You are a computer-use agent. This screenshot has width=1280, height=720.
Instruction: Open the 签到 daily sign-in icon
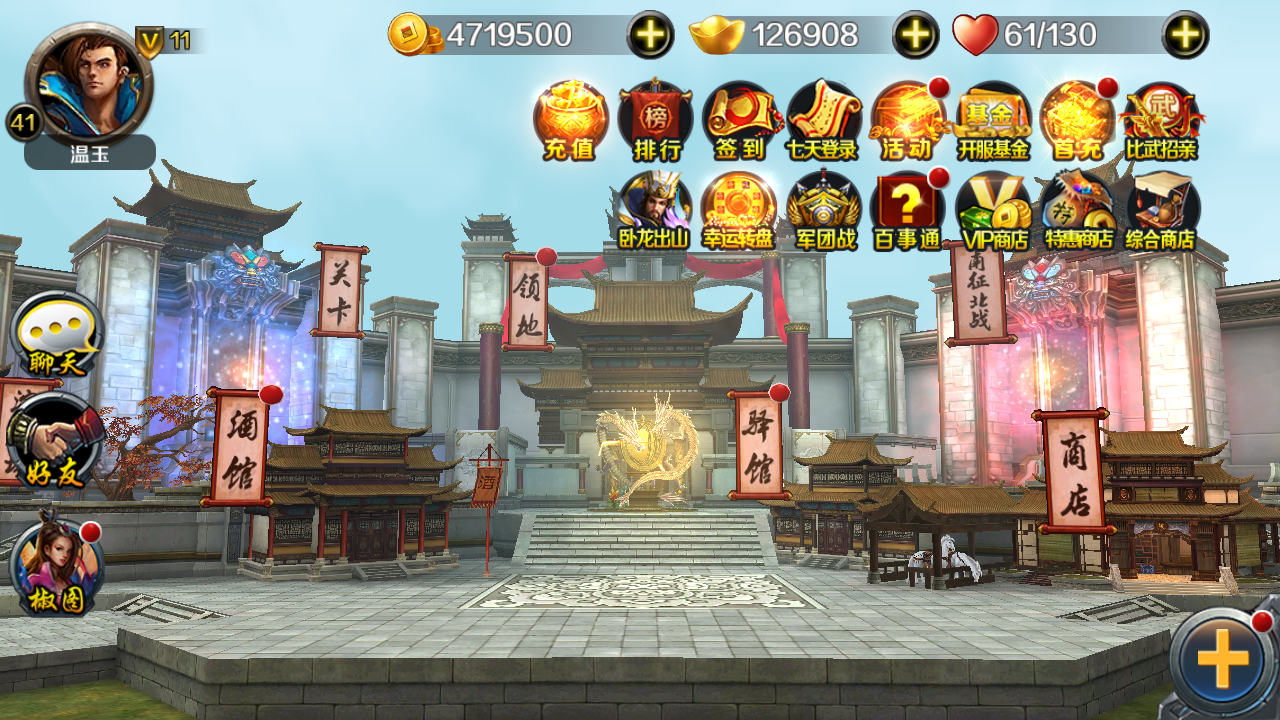tap(740, 120)
